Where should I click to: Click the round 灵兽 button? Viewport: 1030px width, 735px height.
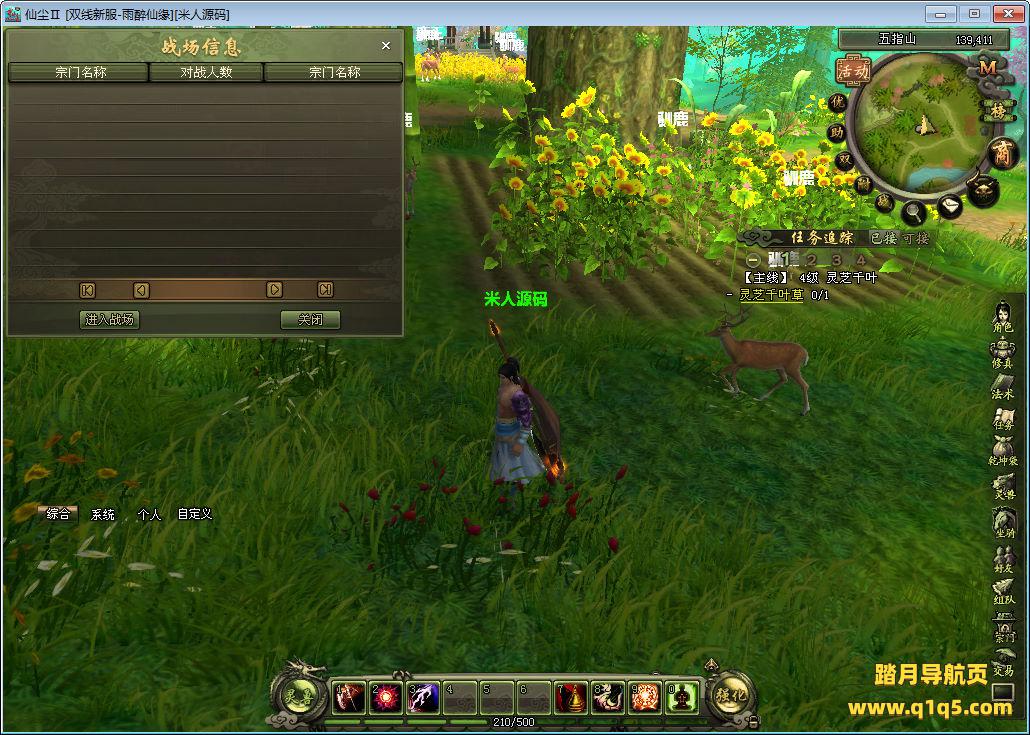tap(297, 696)
